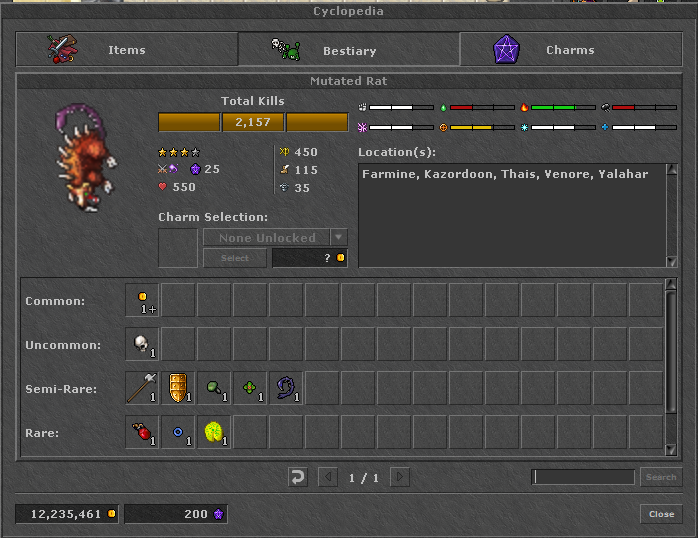Open the Charm Selection dropdown
698x538 pixels.
click(339, 238)
